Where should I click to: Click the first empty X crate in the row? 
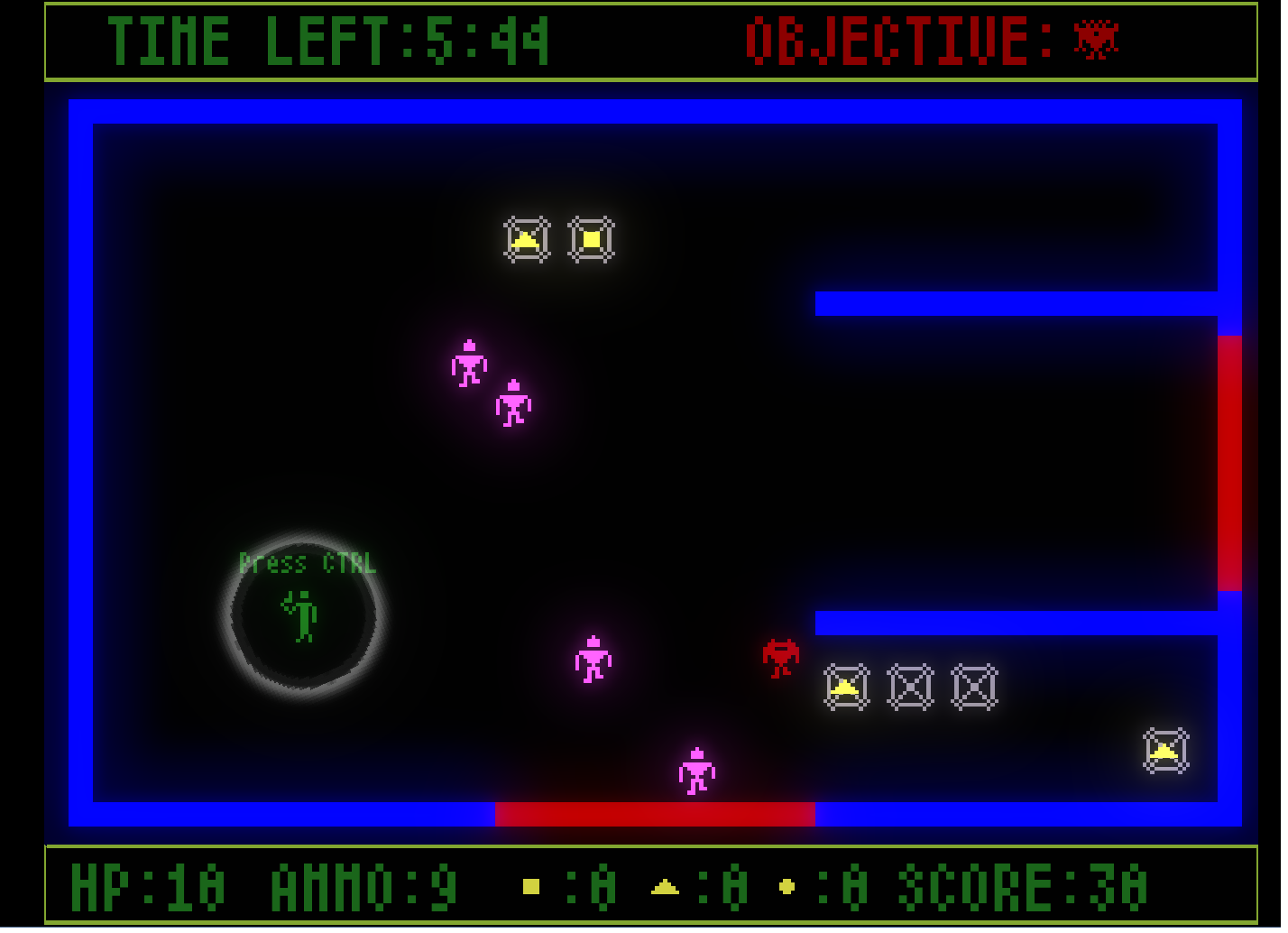point(909,688)
